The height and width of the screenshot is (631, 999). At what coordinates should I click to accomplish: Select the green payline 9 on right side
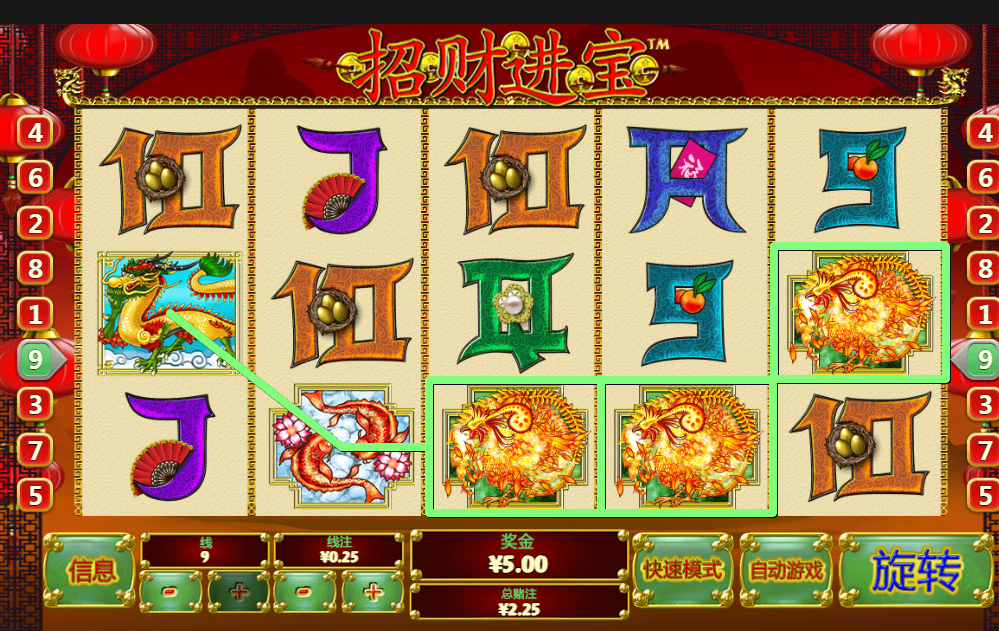(x=982, y=359)
